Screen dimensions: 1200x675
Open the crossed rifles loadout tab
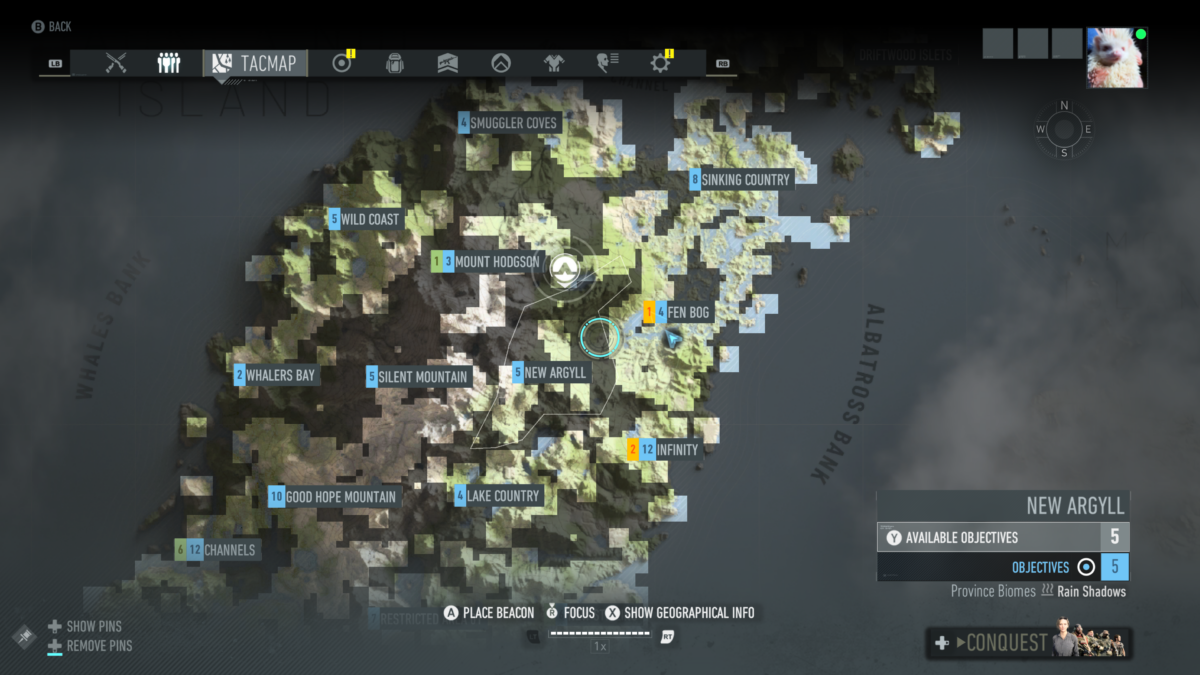coord(116,64)
